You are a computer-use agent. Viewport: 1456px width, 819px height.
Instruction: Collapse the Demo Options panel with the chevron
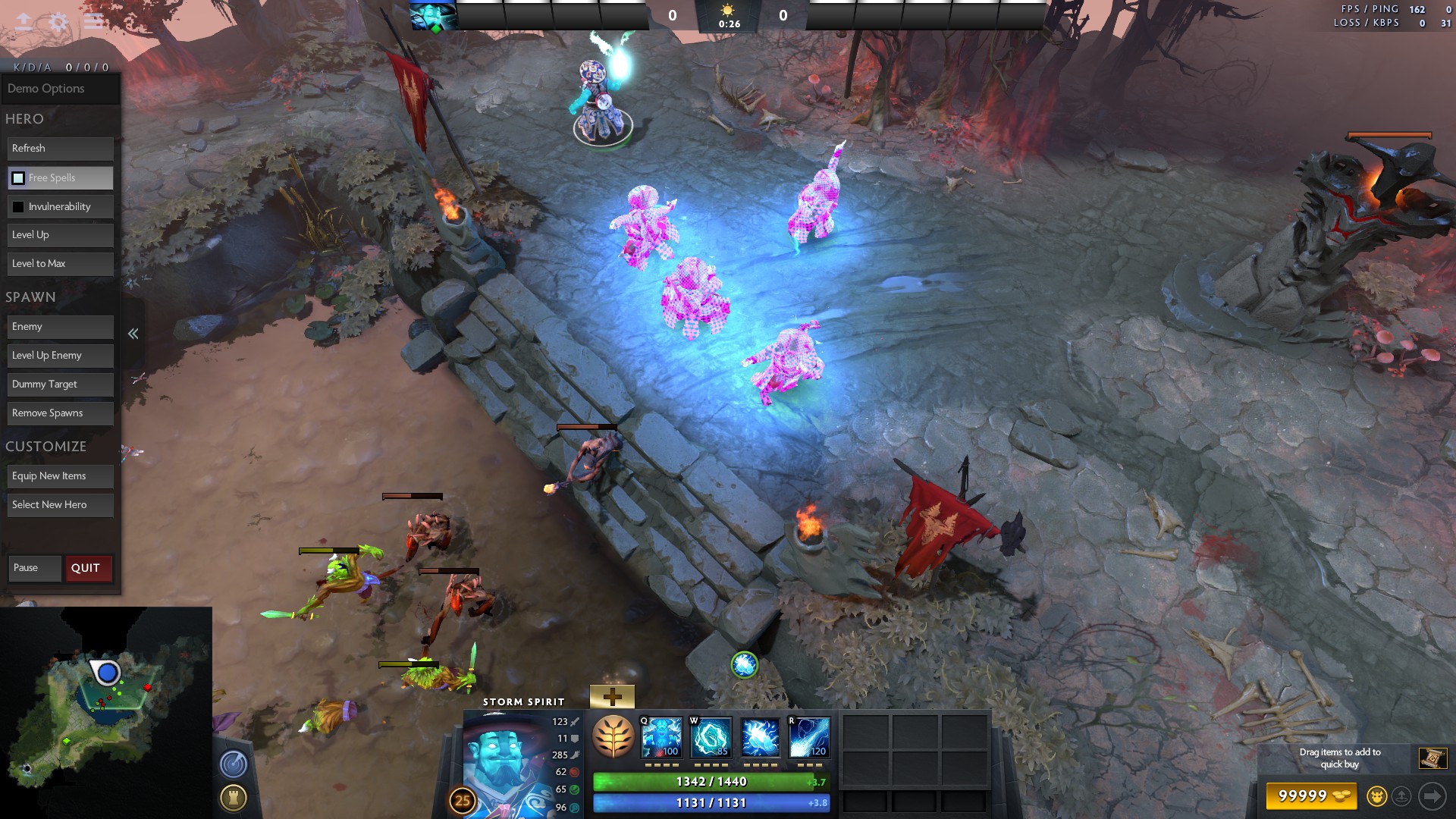pos(133,334)
